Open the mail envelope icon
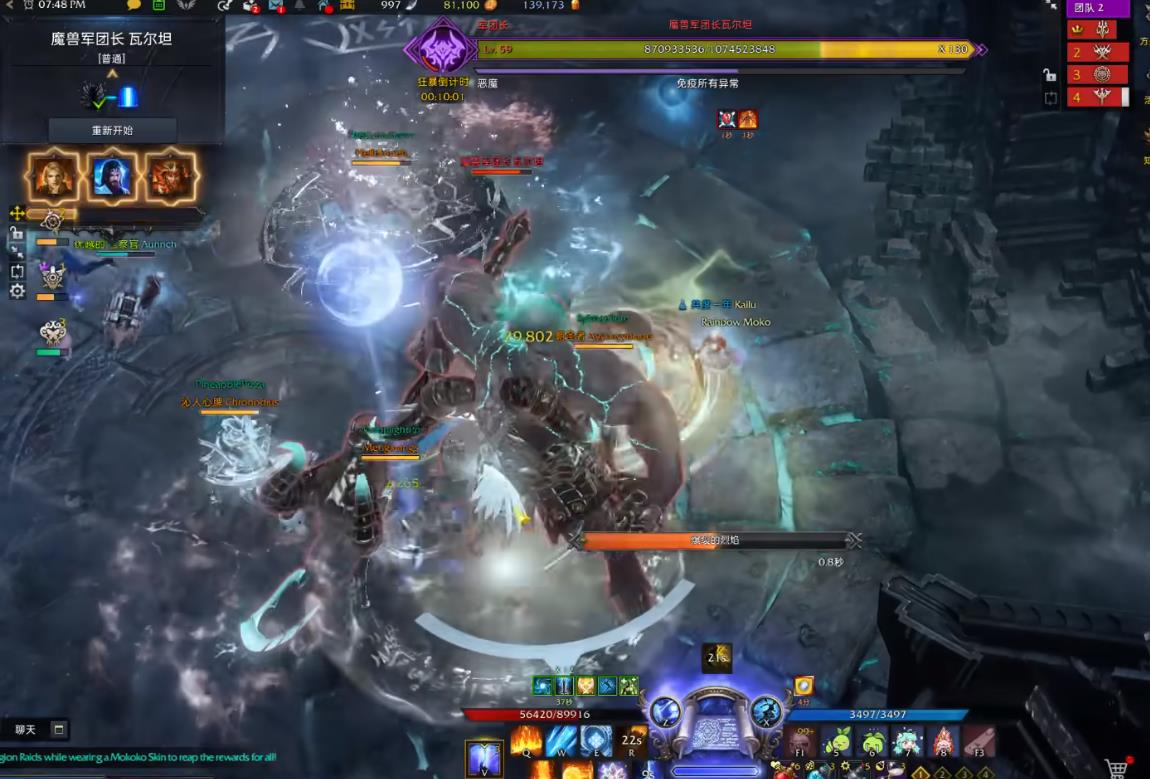The image size is (1150, 779). point(277,6)
